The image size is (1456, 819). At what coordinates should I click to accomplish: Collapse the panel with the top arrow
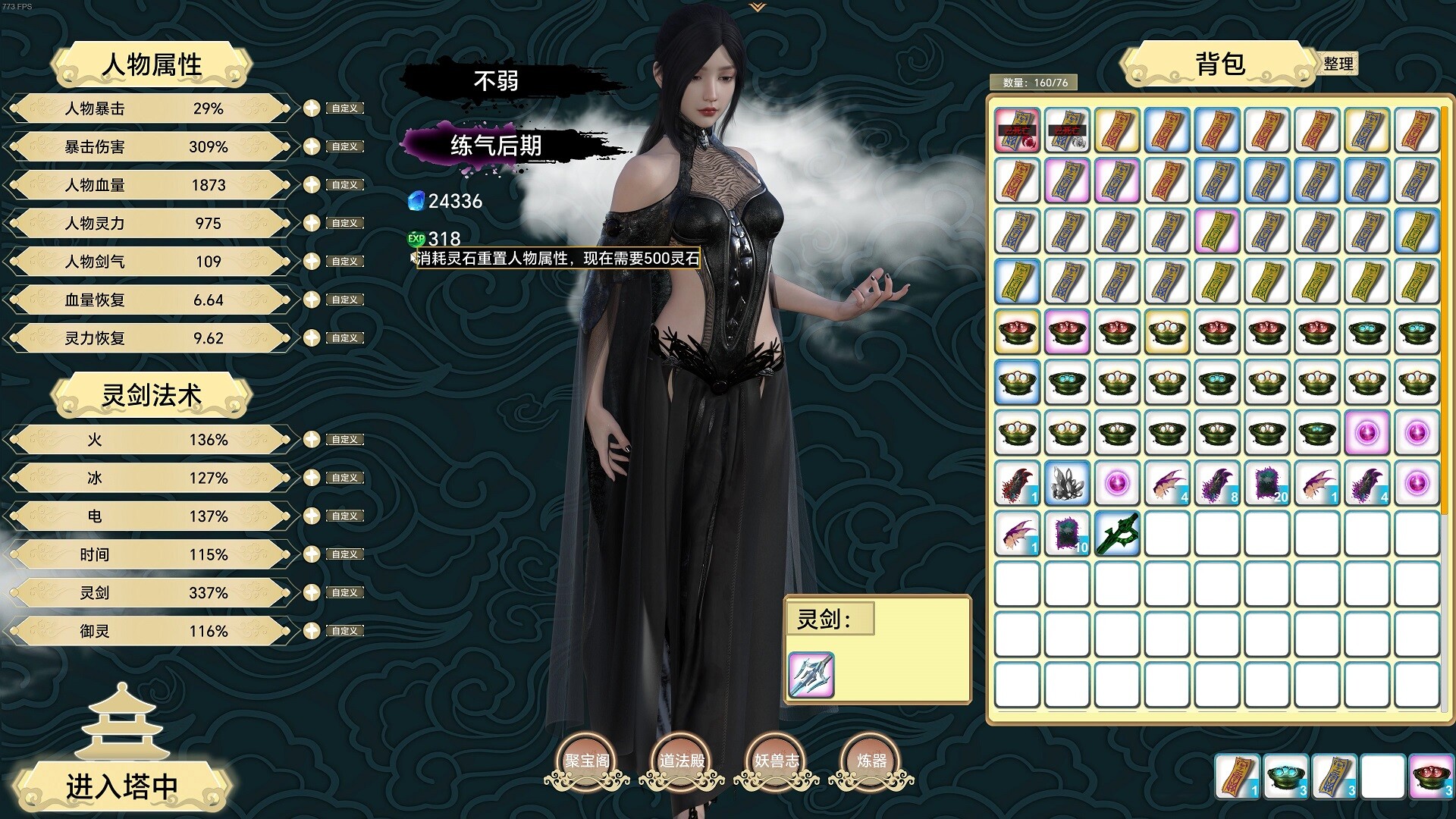tap(757, 8)
